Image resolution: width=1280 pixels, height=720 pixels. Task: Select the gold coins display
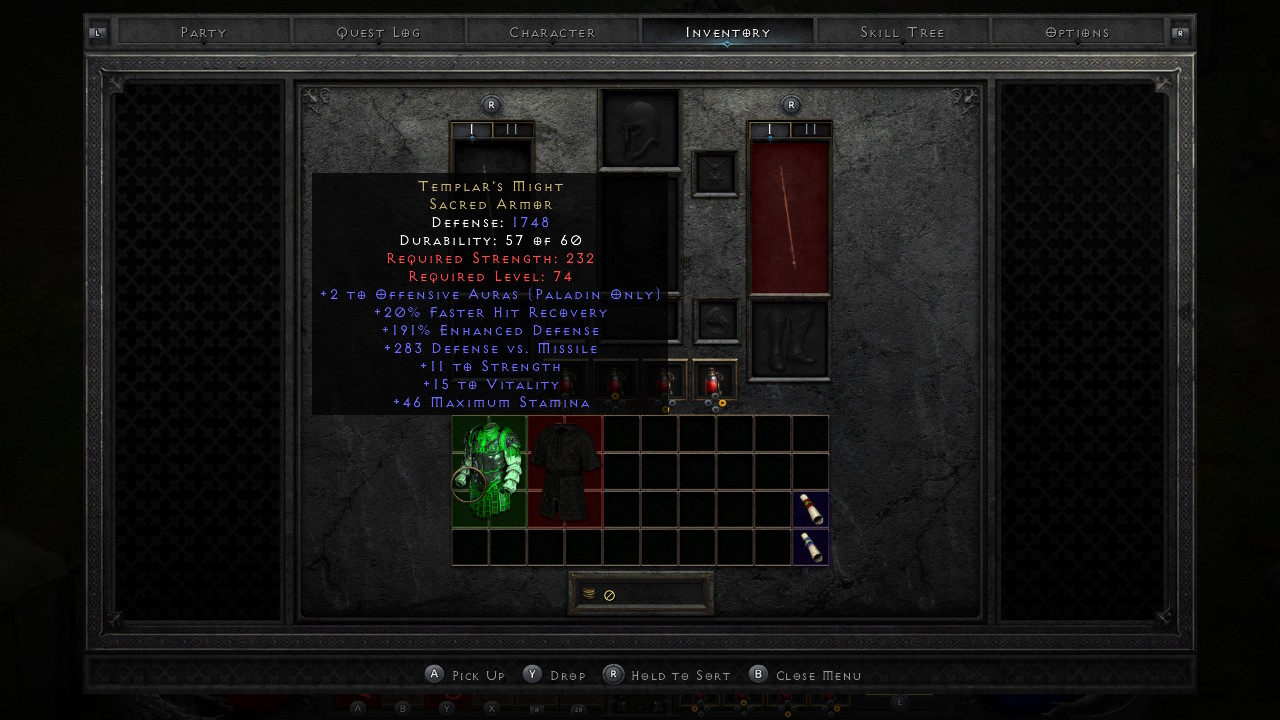click(641, 594)
